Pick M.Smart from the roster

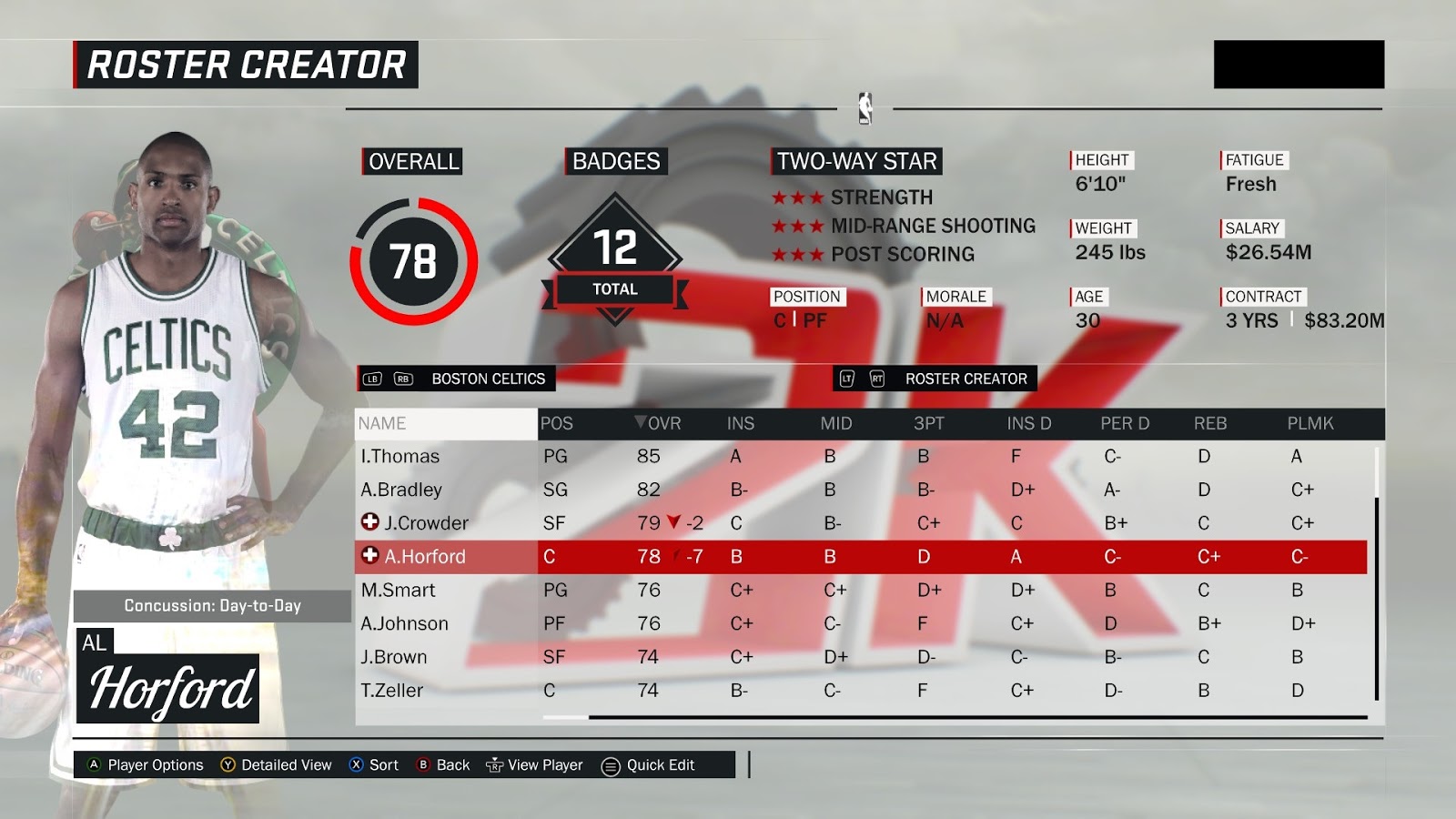[x=399, y=590]
